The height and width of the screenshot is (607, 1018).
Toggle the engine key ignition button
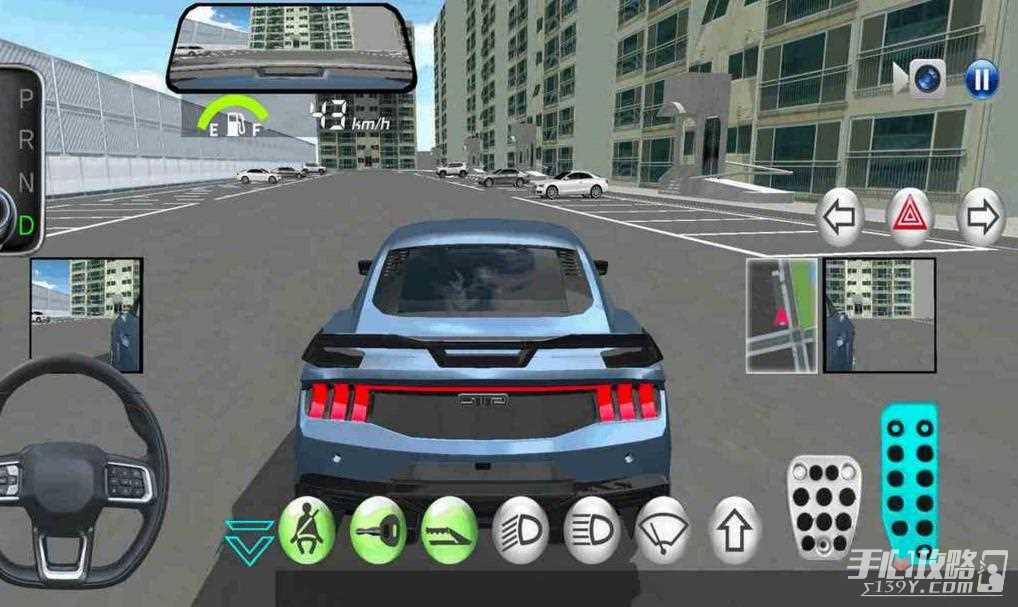(378, 530)
